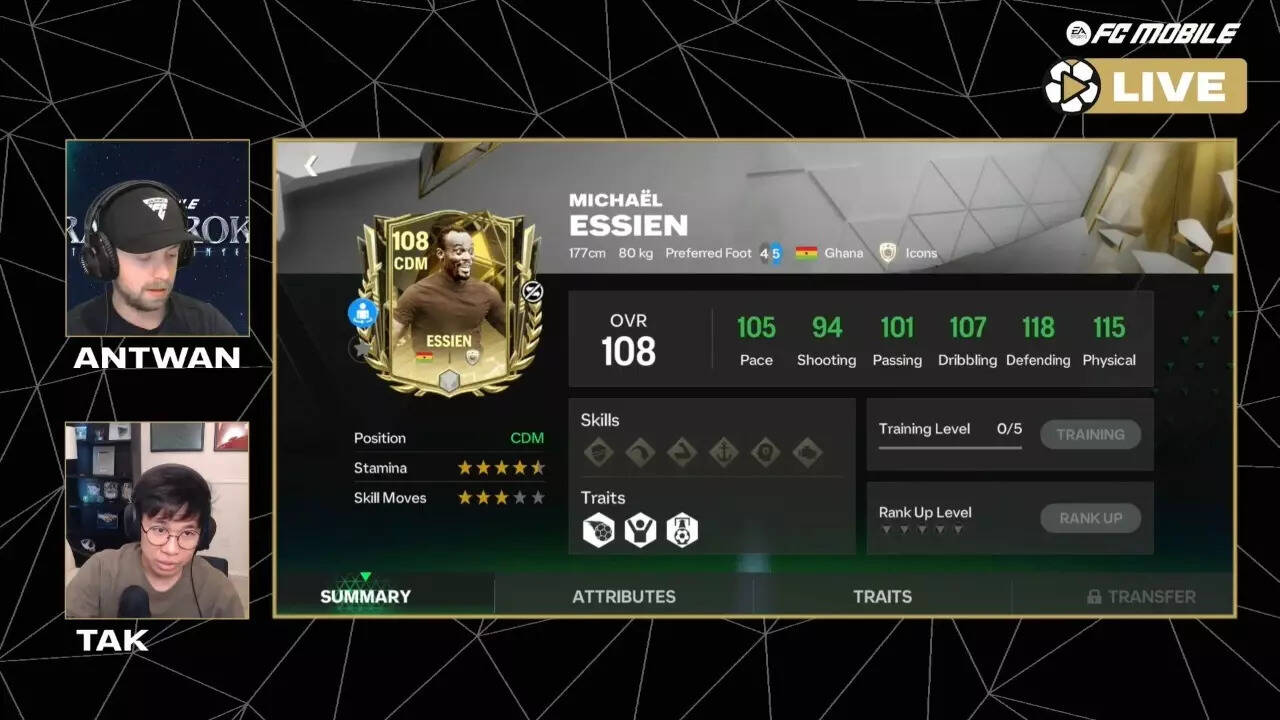Click the blue player info icon beside card
Image resolution: width=1280 pixels, height=720 pixels.
point(362,314)
